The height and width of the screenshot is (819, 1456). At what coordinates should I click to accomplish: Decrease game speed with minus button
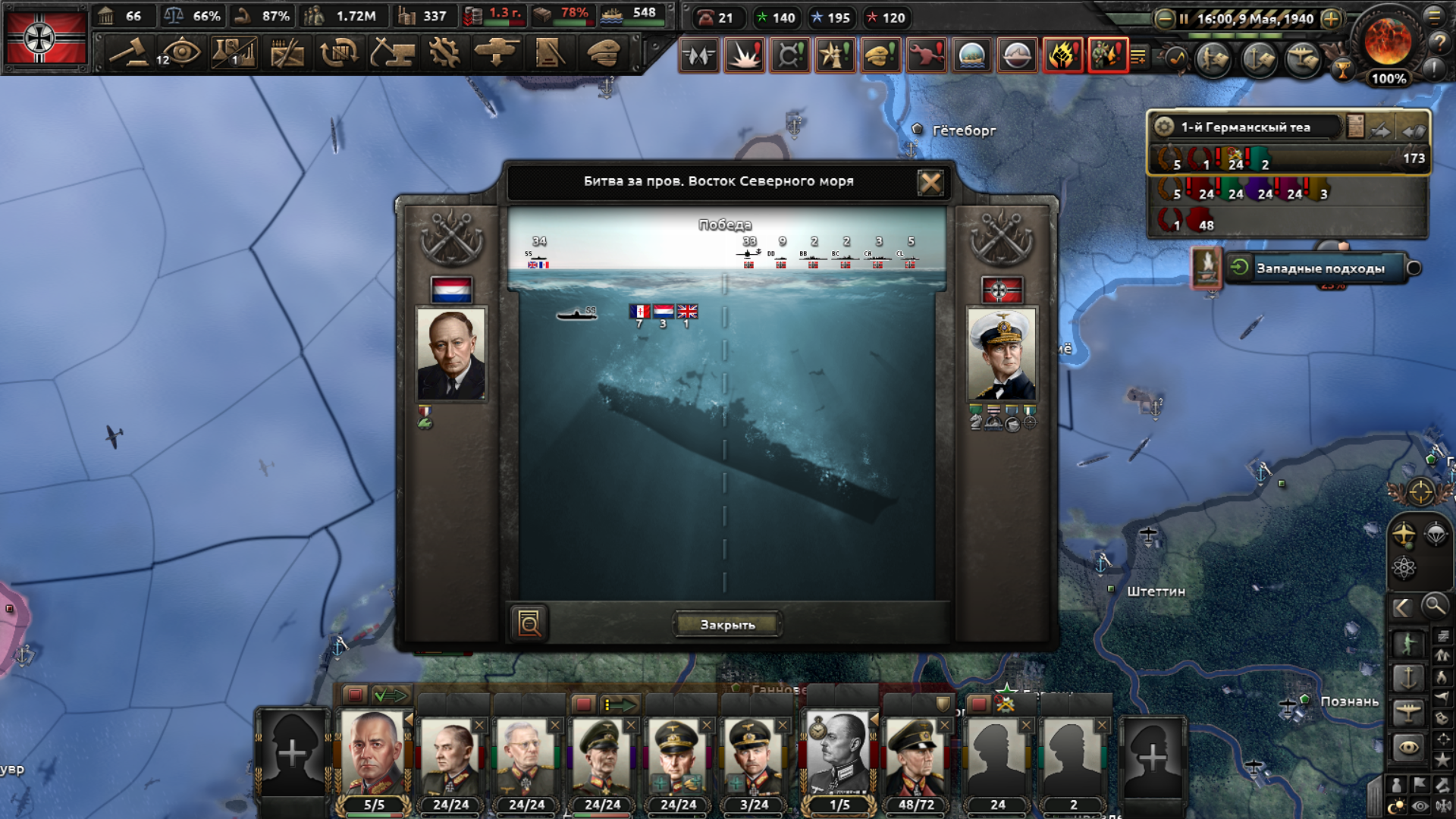click(x=1164, y=19)
